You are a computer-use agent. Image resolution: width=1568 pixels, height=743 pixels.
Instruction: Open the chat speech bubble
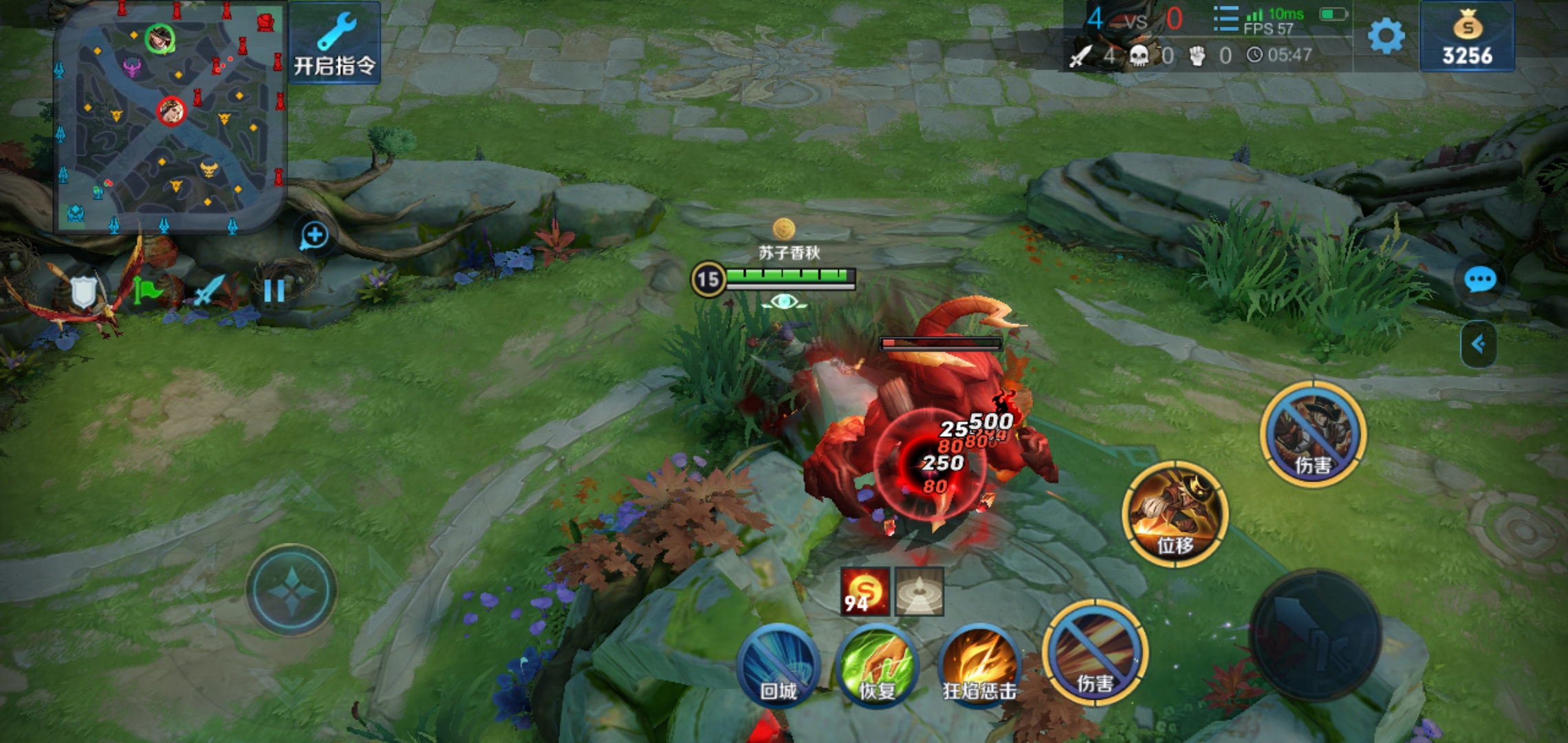tap(1479, 280)
